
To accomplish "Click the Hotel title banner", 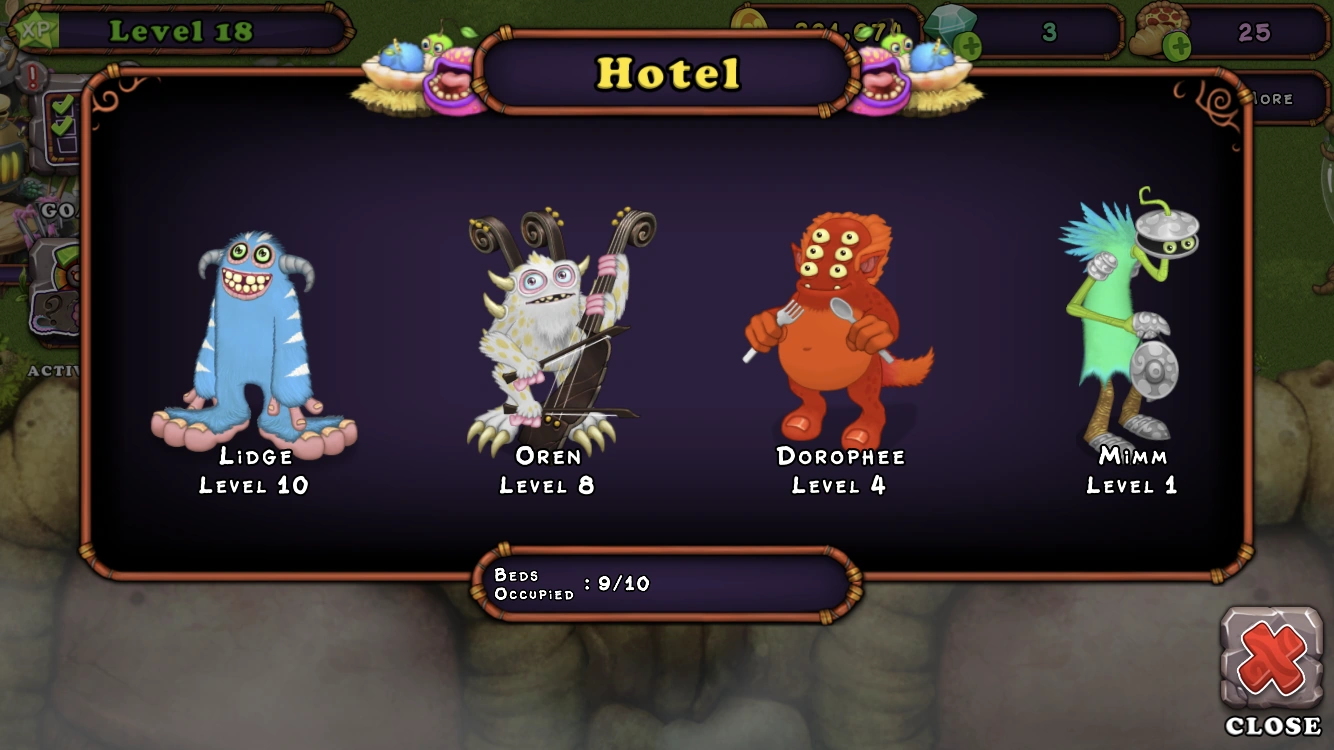I will [x=668, y=73].
